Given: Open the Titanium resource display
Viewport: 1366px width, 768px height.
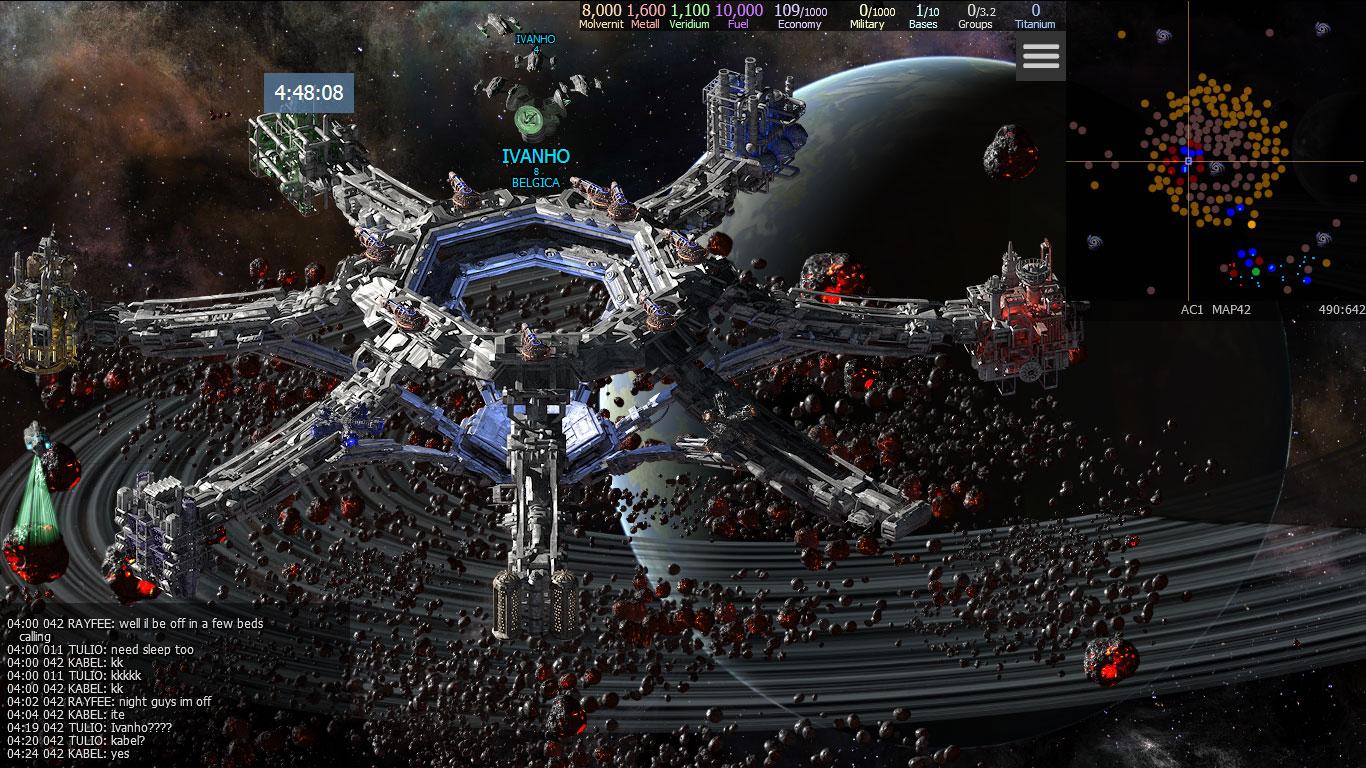Looking at the screenshot, I should click(x=1036, y=14).
